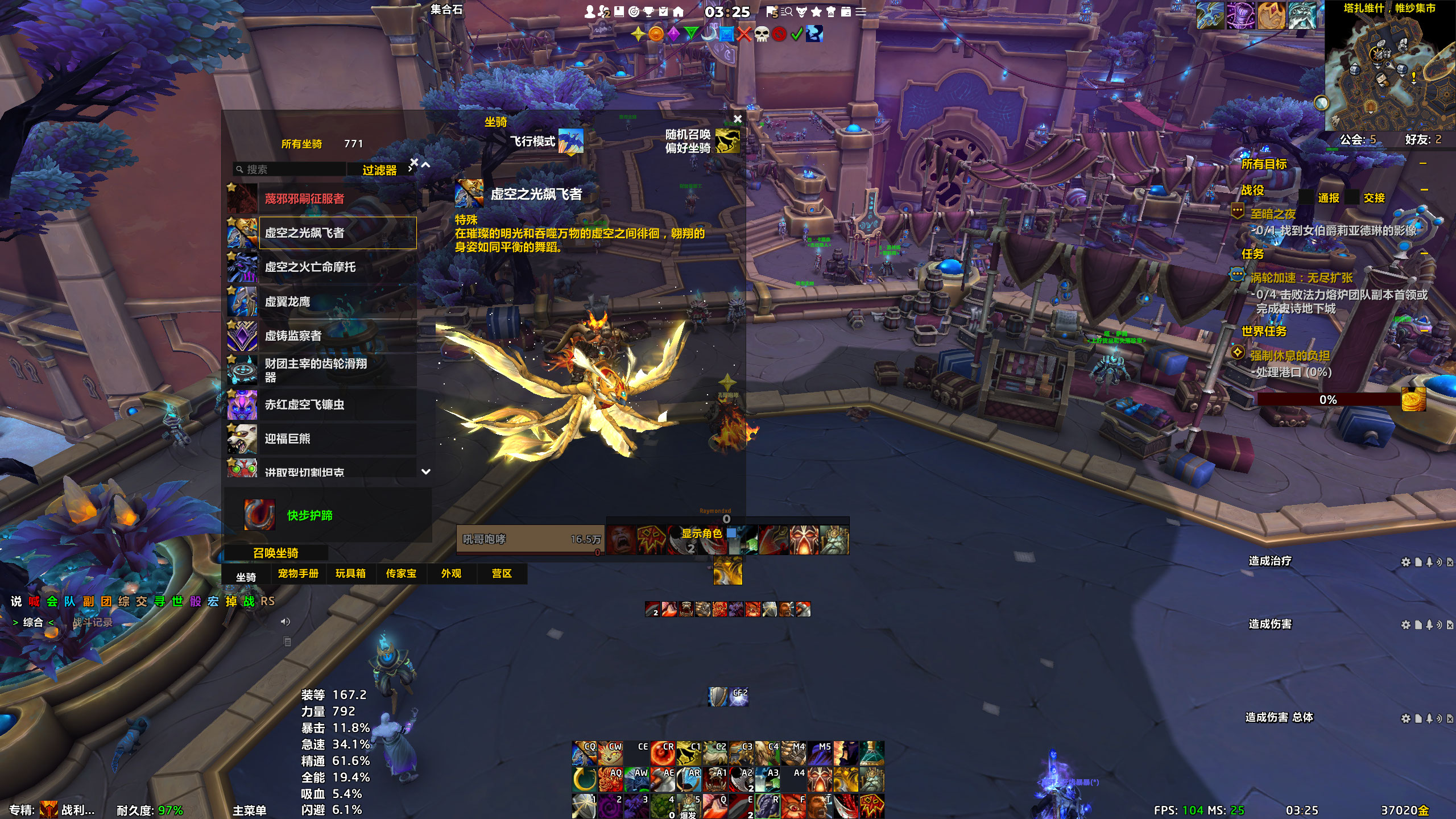This screenshot has width=1456, height=819.
Task: Select the 快步护蹄 mount equipment slot
Action: click(x=260, y=515)
